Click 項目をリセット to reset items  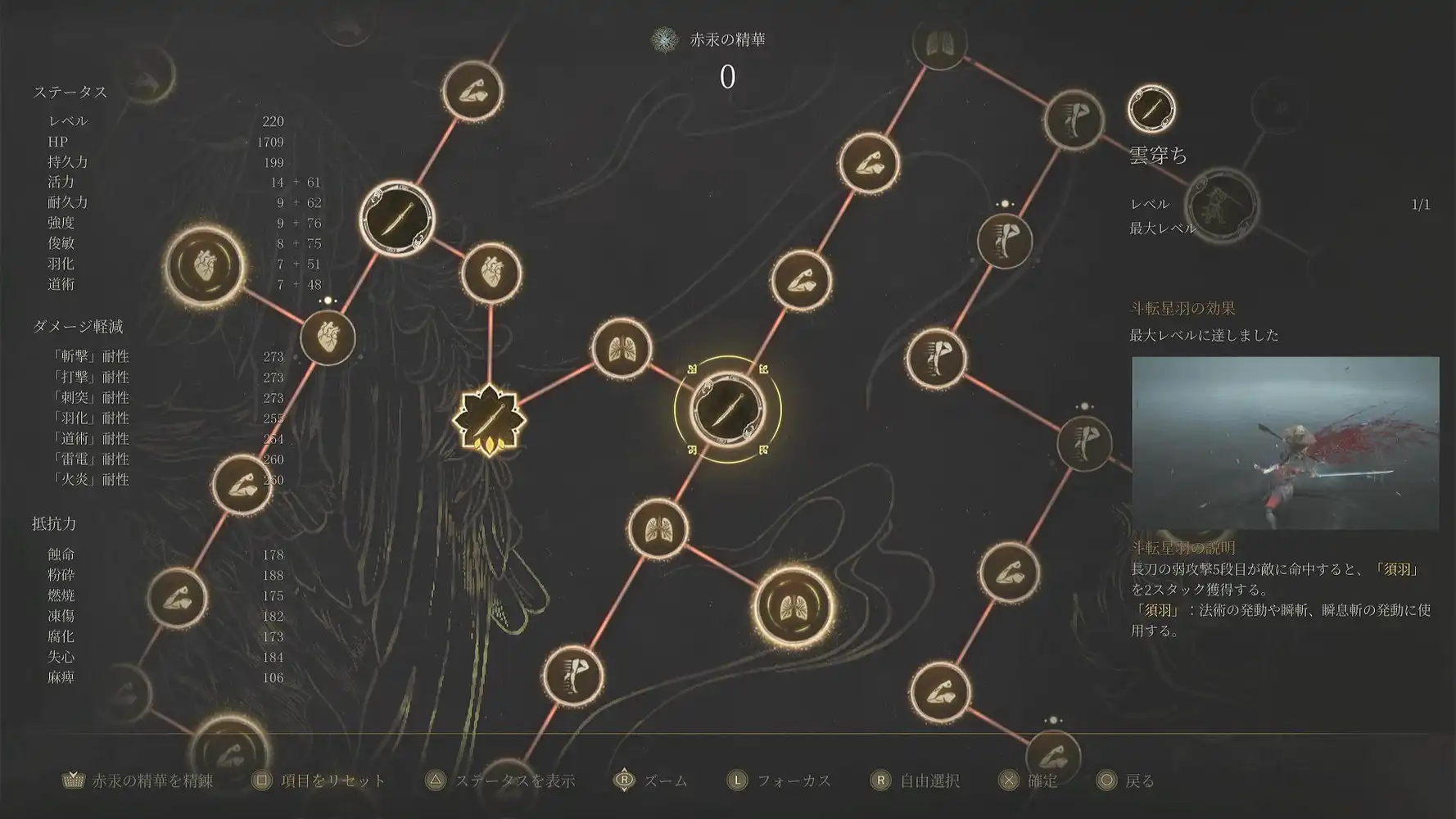pyautogui.click(x=328, y=781)
